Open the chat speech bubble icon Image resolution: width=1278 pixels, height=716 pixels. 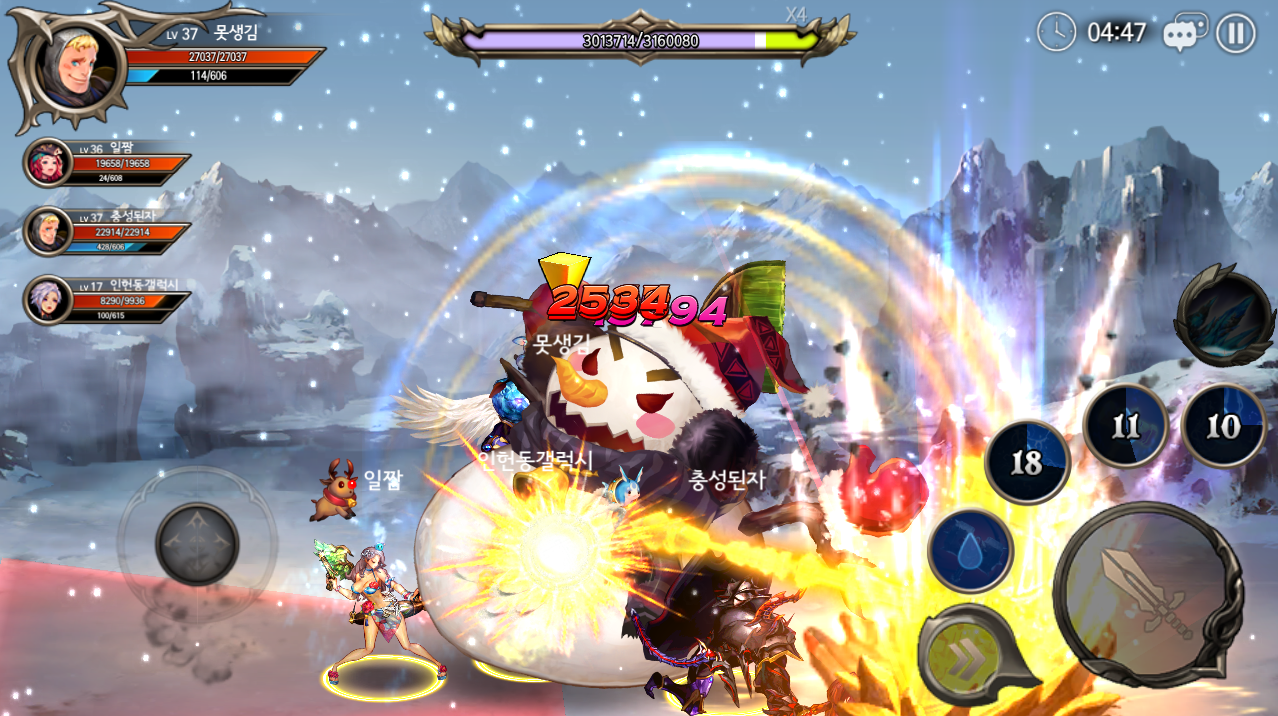click(x=1184, y=33)
